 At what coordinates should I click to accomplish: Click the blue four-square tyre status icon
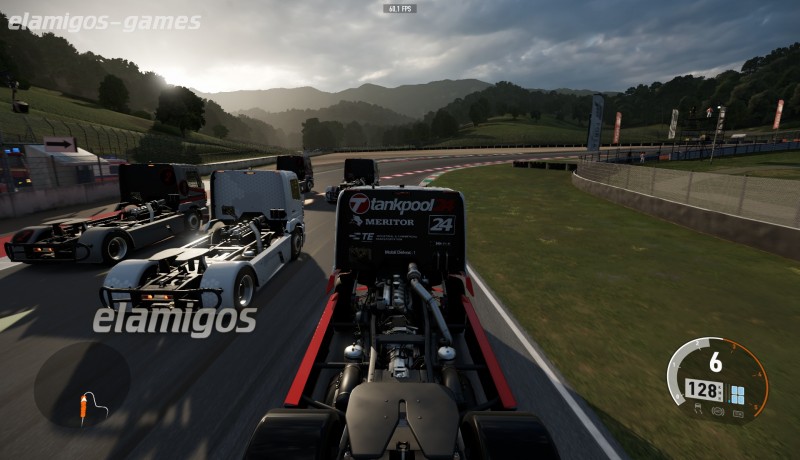click(x=737, y=394)
